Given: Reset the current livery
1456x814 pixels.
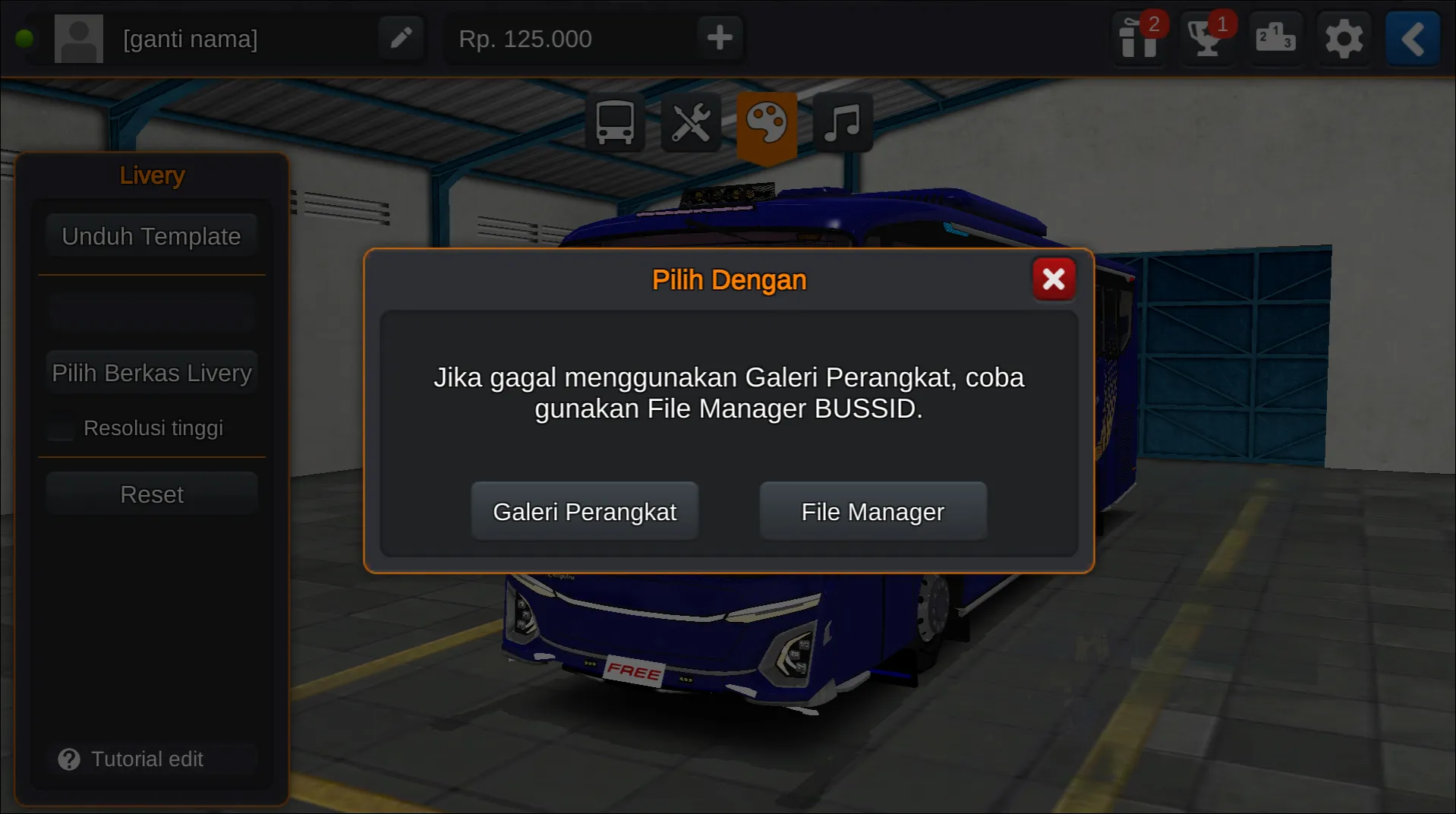Looking at the screenshot, I should 152,494.
